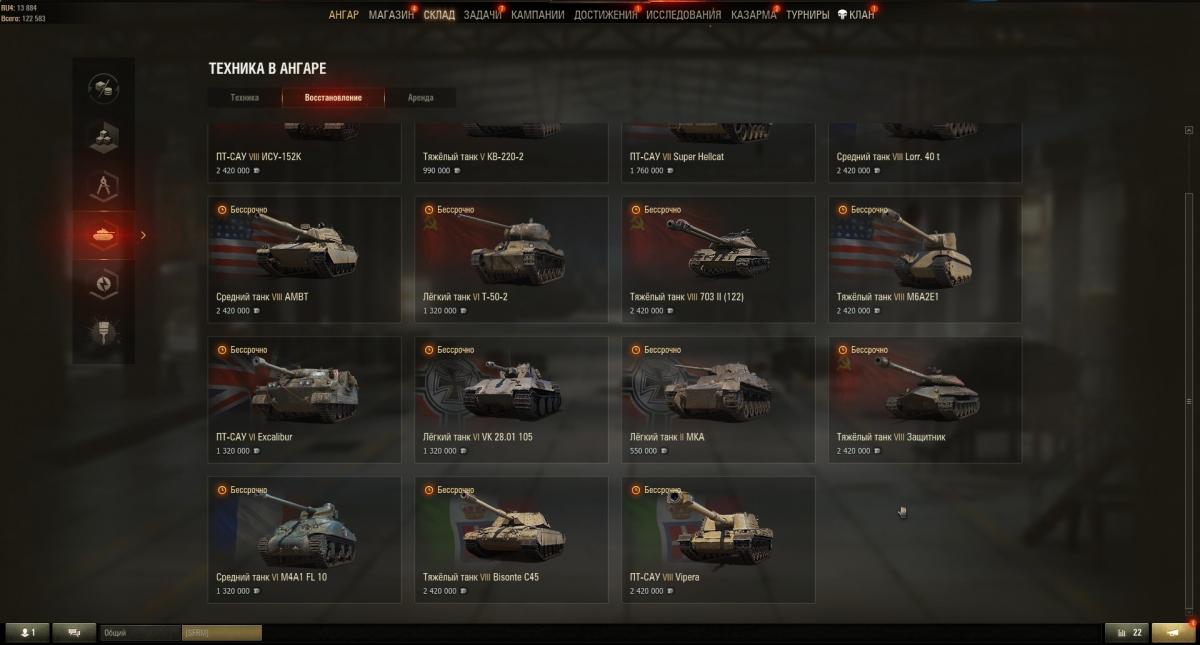Switch to КАМПАНИИ in the top menu
Screen dimensions: 1200x645
point(537,15)
